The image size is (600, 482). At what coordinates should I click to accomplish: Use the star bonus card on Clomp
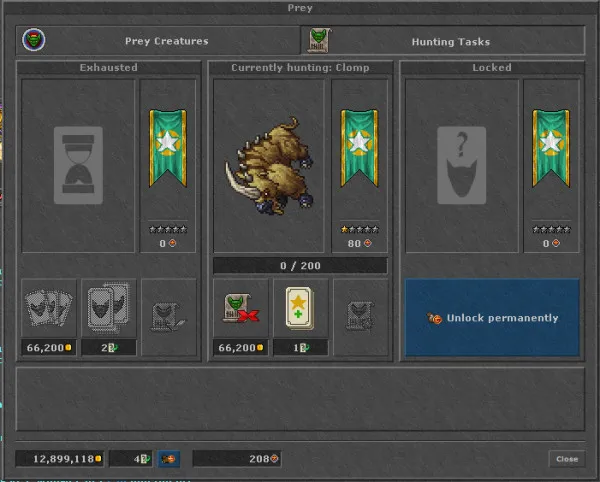pyautogui.click(x=300, y=309)
